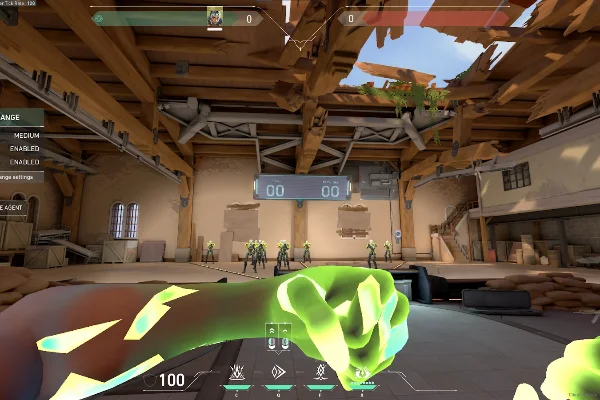Trigger the Guiding Light ability icon

pos(319,374)
